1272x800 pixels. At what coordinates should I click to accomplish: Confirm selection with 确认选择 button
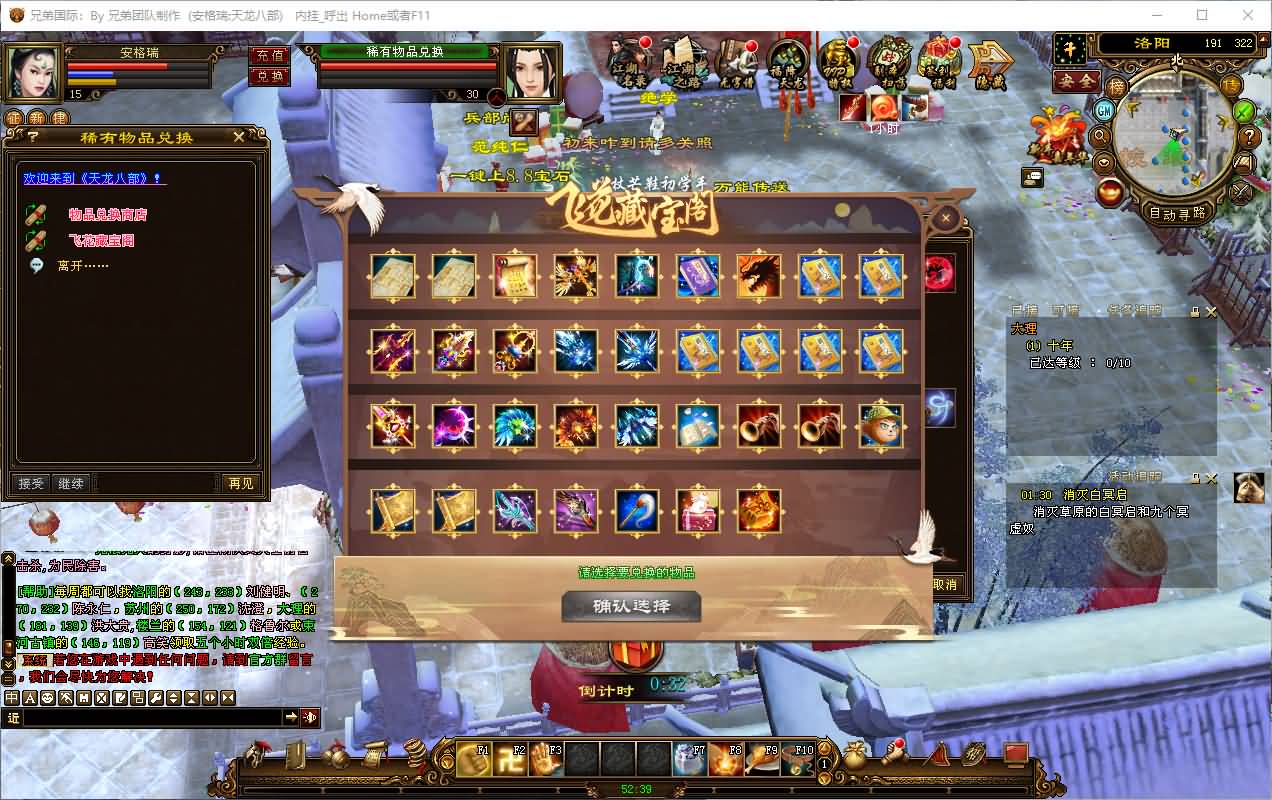pyautogui.click(x=631, y=606)
